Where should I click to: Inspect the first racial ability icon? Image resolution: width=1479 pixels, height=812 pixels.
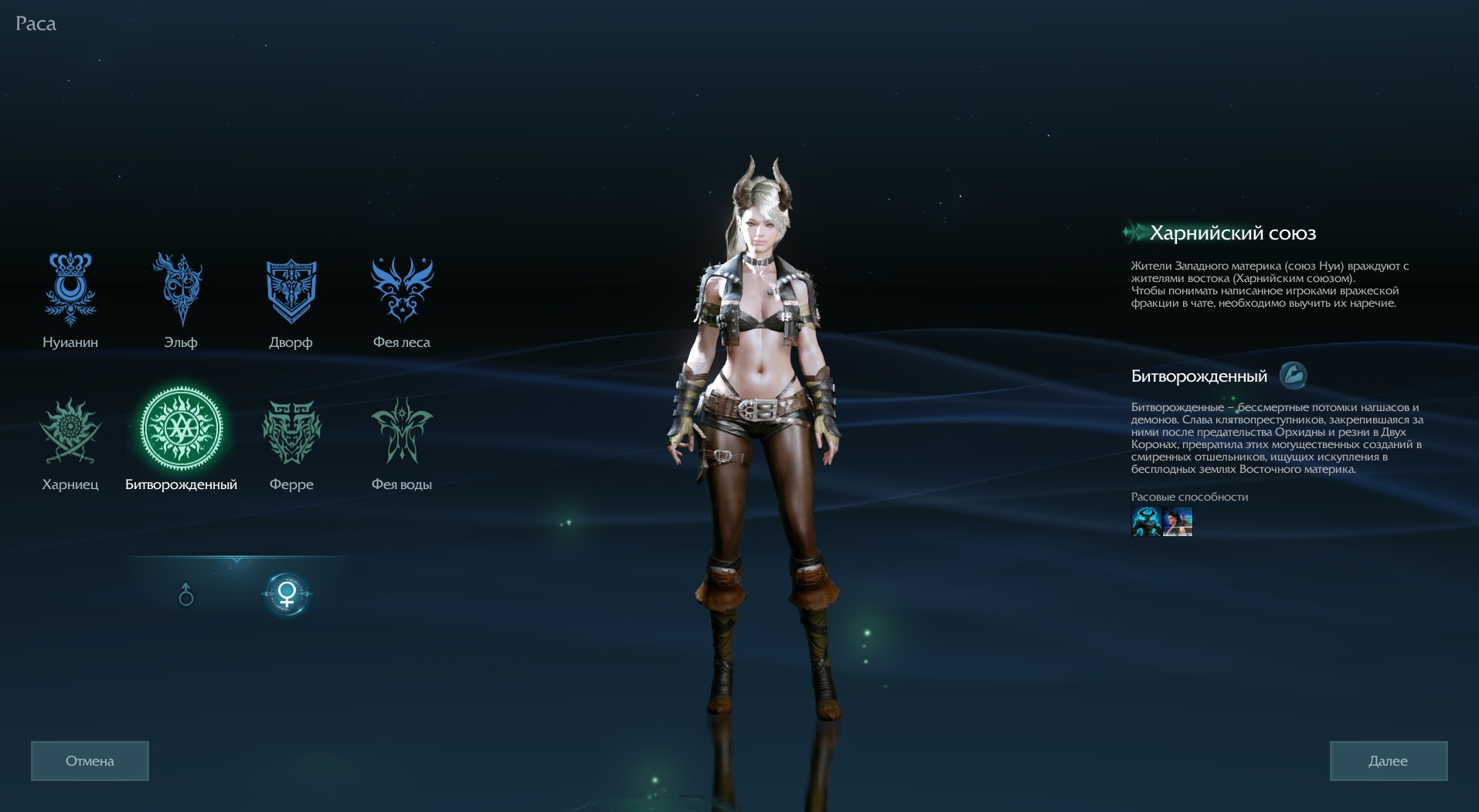tap(1146, 522)
